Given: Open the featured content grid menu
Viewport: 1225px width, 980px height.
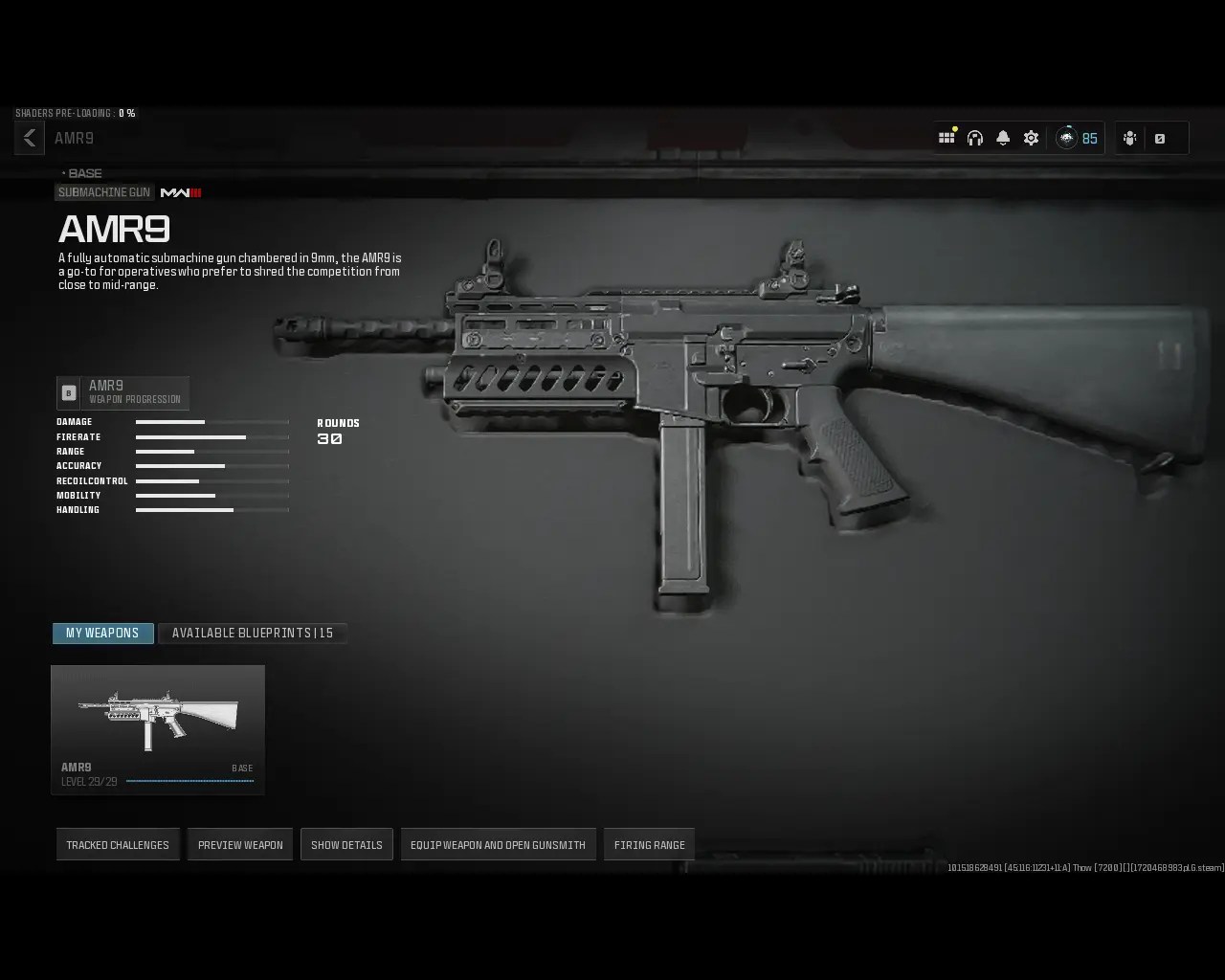Looking at the screenshot, I should click(x=947, y=137).
